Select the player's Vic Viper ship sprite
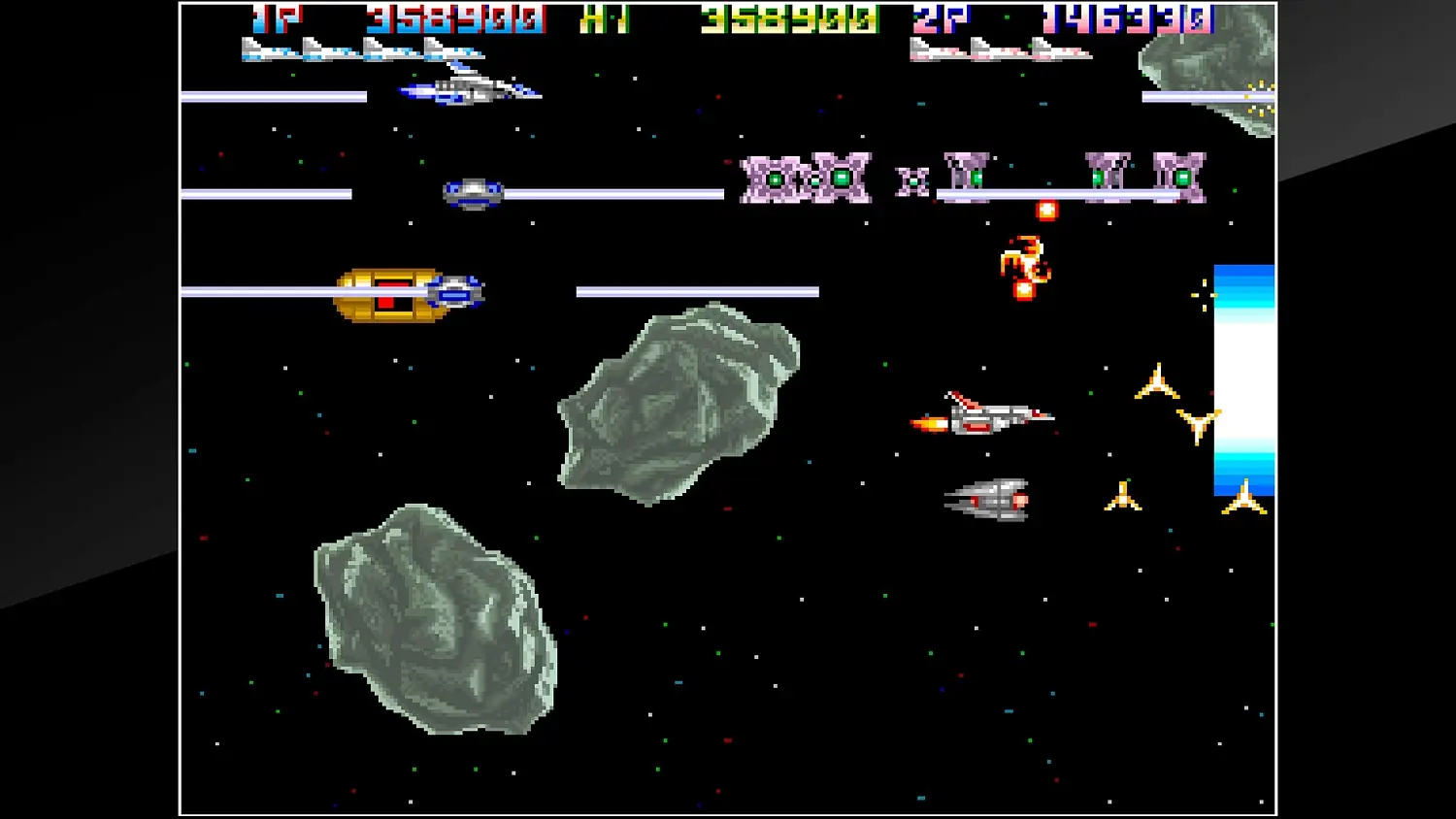Screen dimensions: 1456x819 [x=466, y=90]
